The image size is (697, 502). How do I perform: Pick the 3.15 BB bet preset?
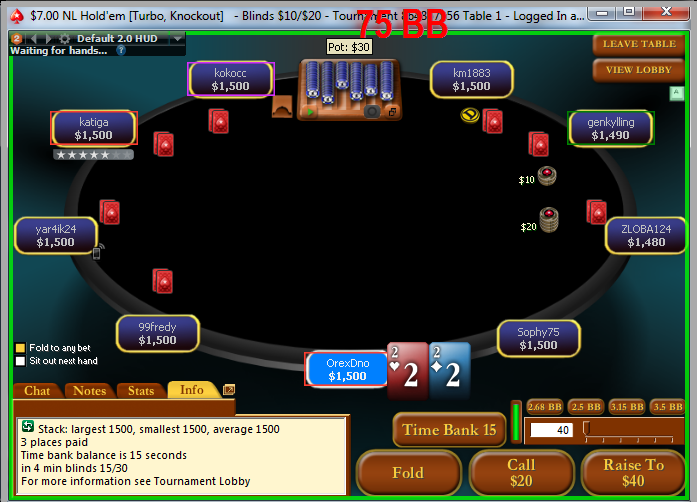click(x=626, y=407)
